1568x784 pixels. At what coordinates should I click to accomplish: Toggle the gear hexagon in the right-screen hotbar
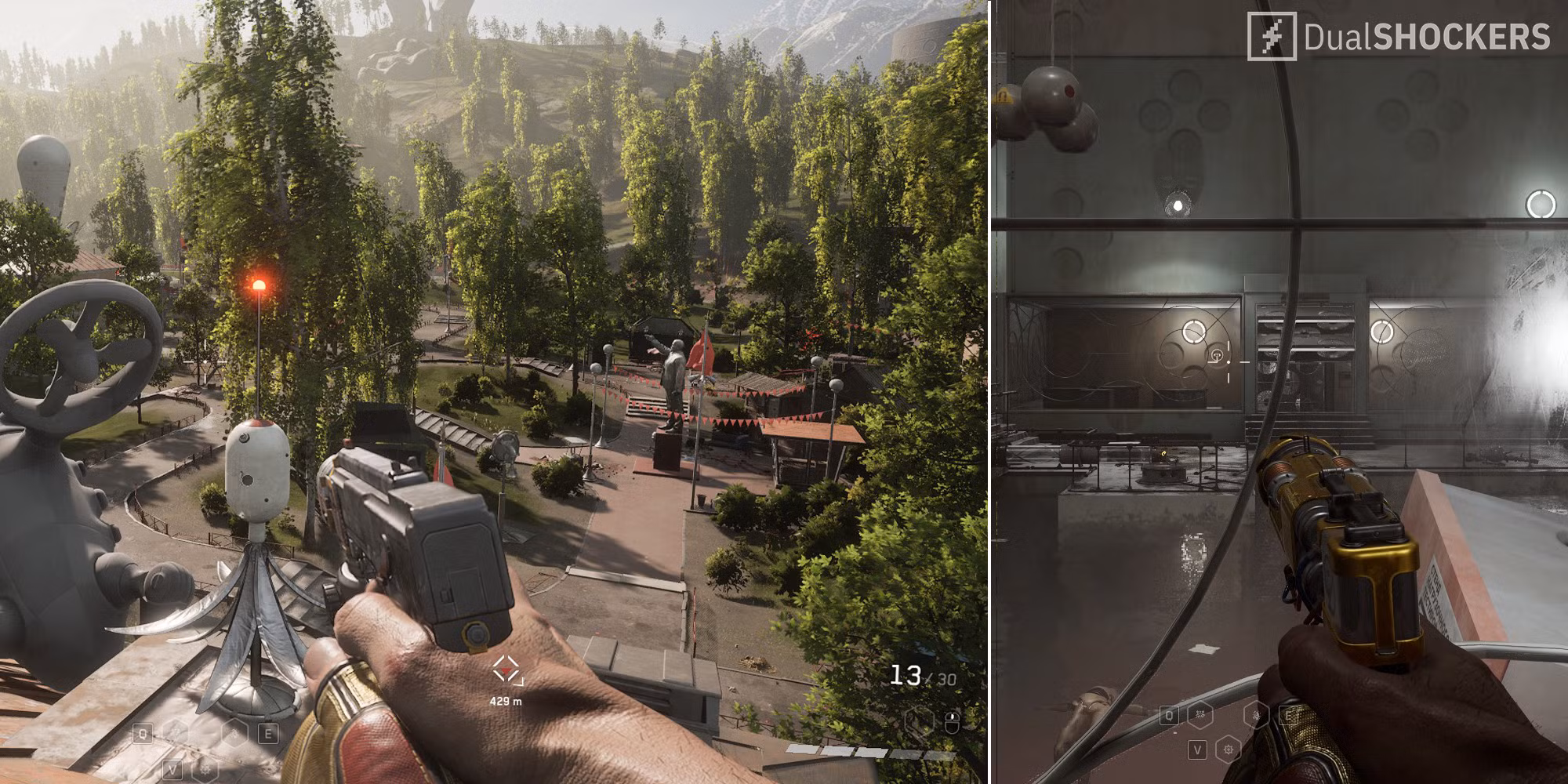[1229, 751]
